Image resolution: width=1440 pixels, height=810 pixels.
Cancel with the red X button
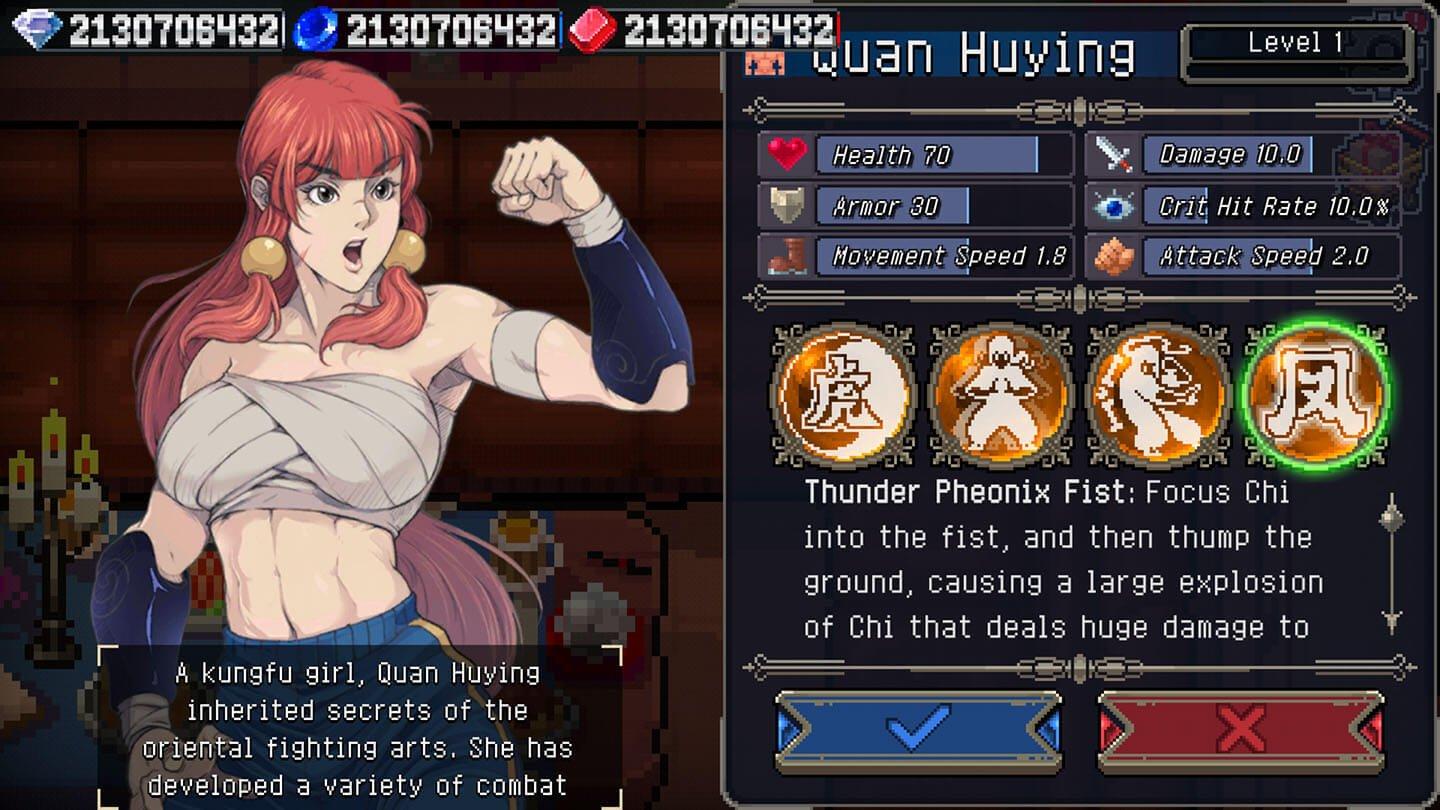click(x=1241, y=731)
